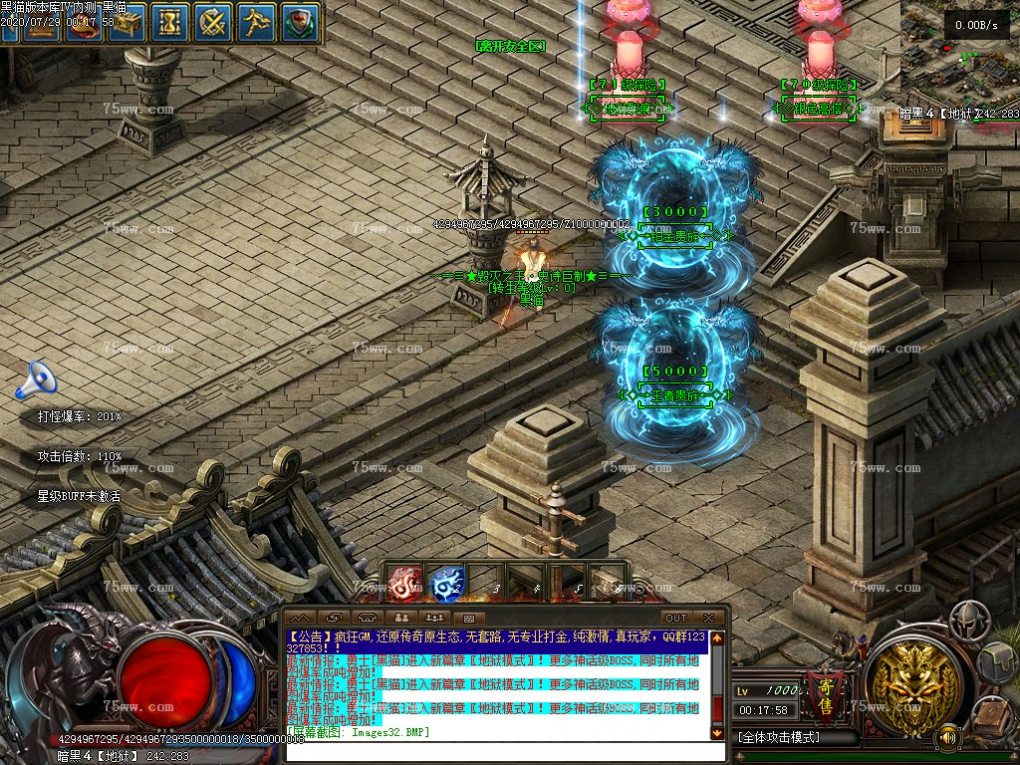Open the shield emblem toolbar icon
1020x765 pixels.
[300, 22]
